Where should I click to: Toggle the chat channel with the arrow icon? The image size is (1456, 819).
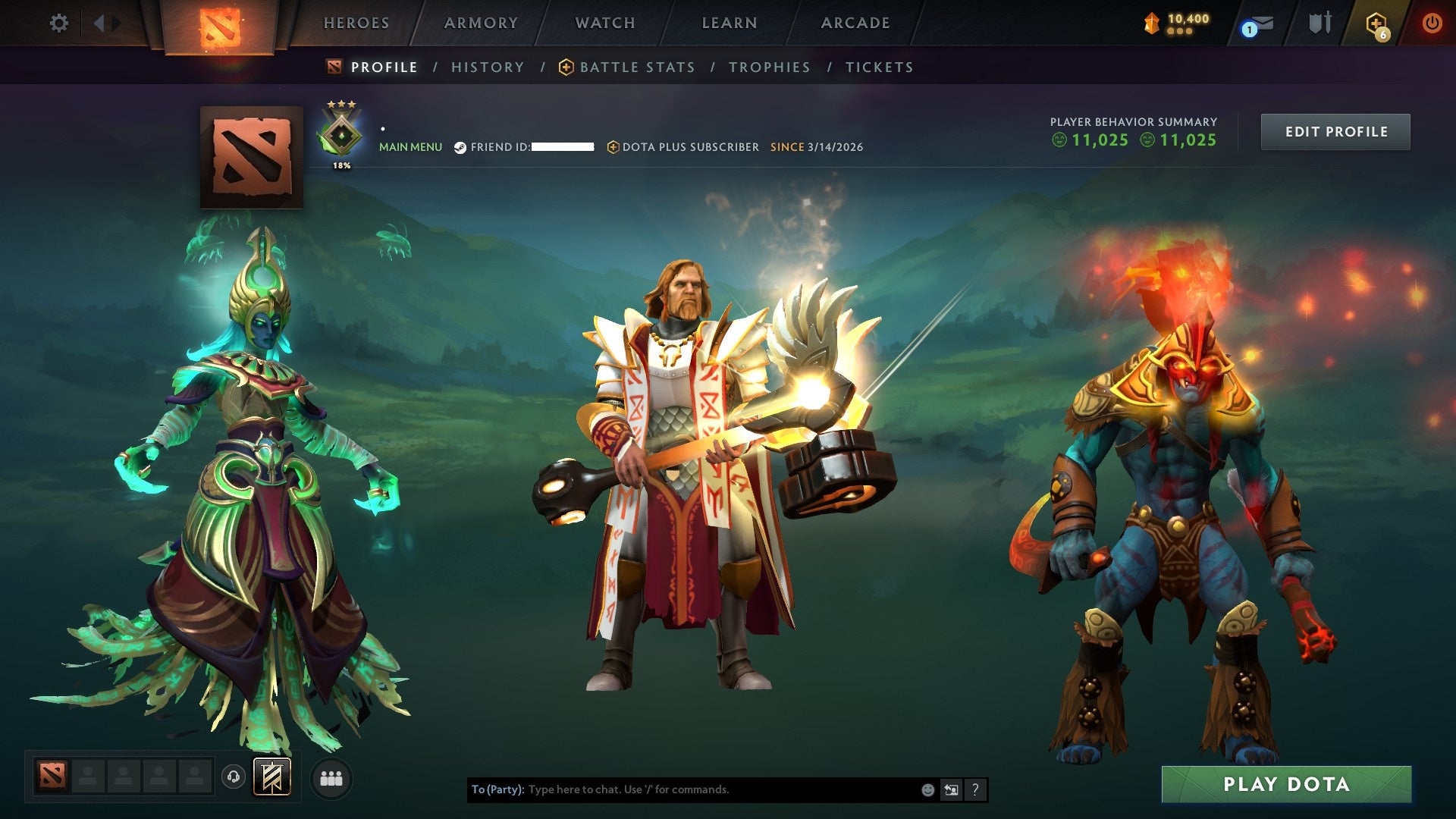pyautogui.click(x=951, y=789)
